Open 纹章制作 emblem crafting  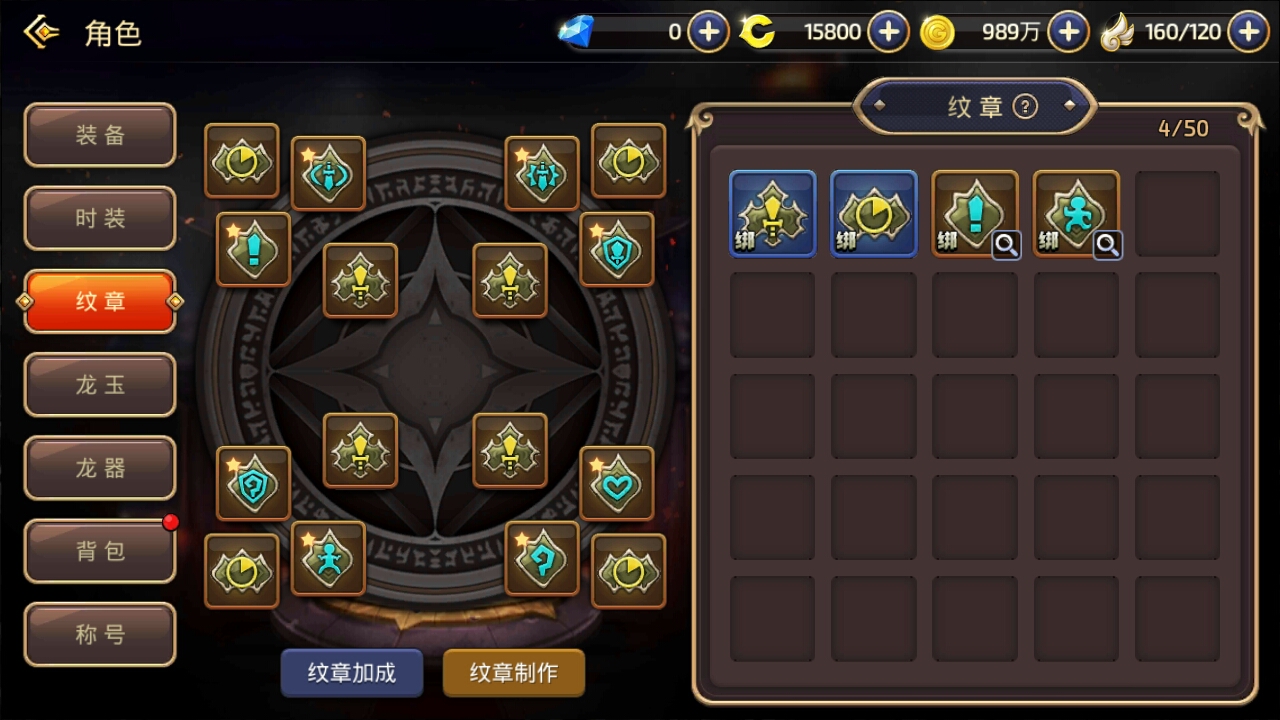coord(514,673)
